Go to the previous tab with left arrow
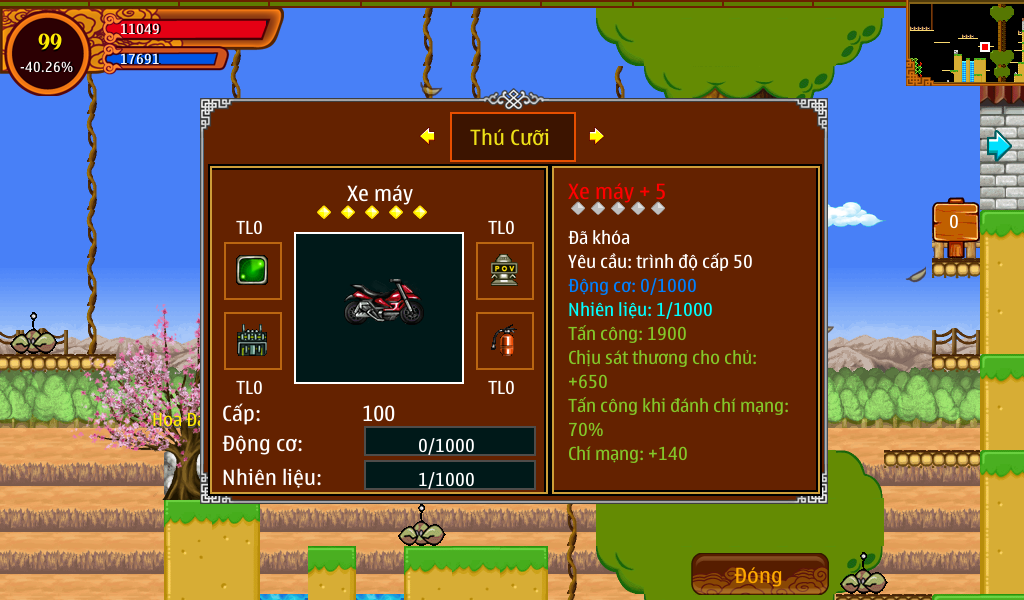1024x600 pixels. 427,136
